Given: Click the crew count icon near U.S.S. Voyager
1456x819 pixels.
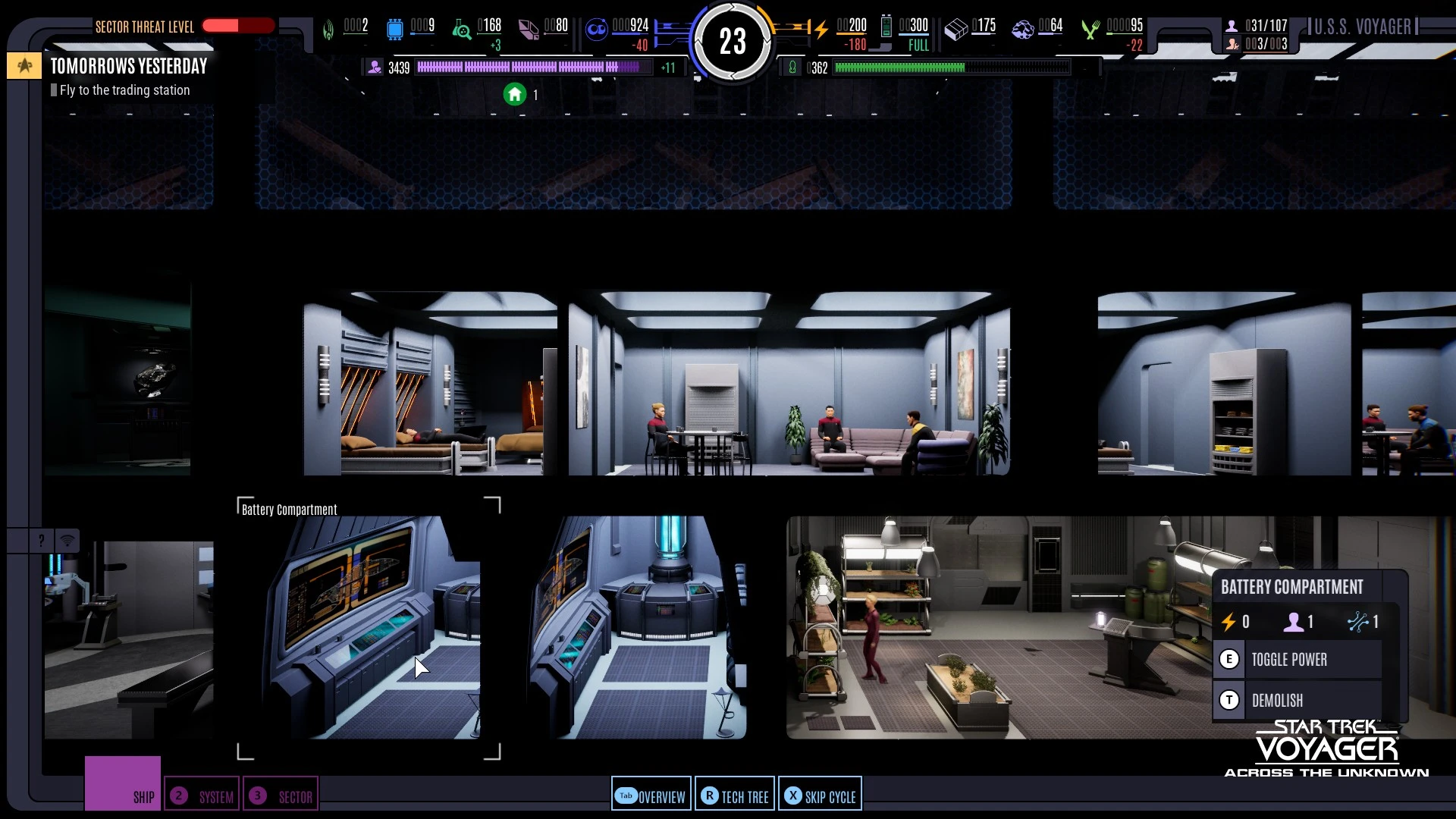Looking at the screenshot, I should [x=1232, y=26].
